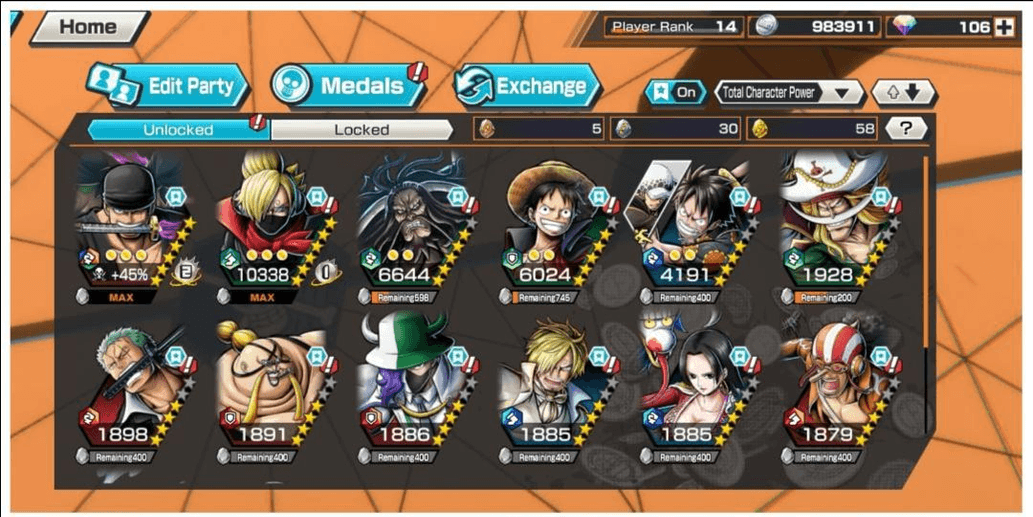Select the character card with 1879 power
This screenshot has height=517, width=1033.
point(830,390)
